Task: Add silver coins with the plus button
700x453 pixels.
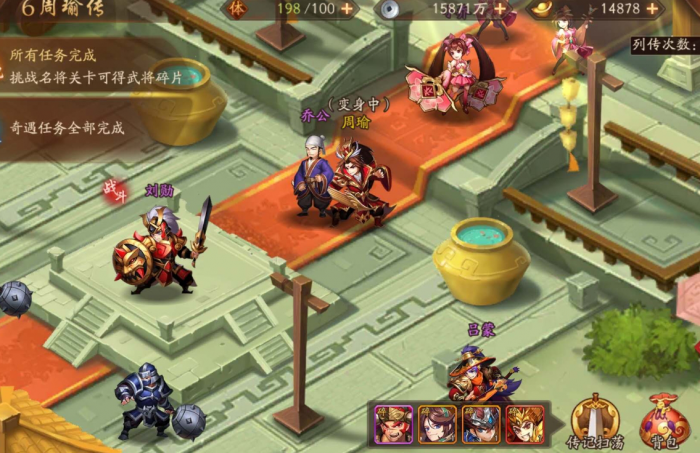Action: click(x=500, y=9)
